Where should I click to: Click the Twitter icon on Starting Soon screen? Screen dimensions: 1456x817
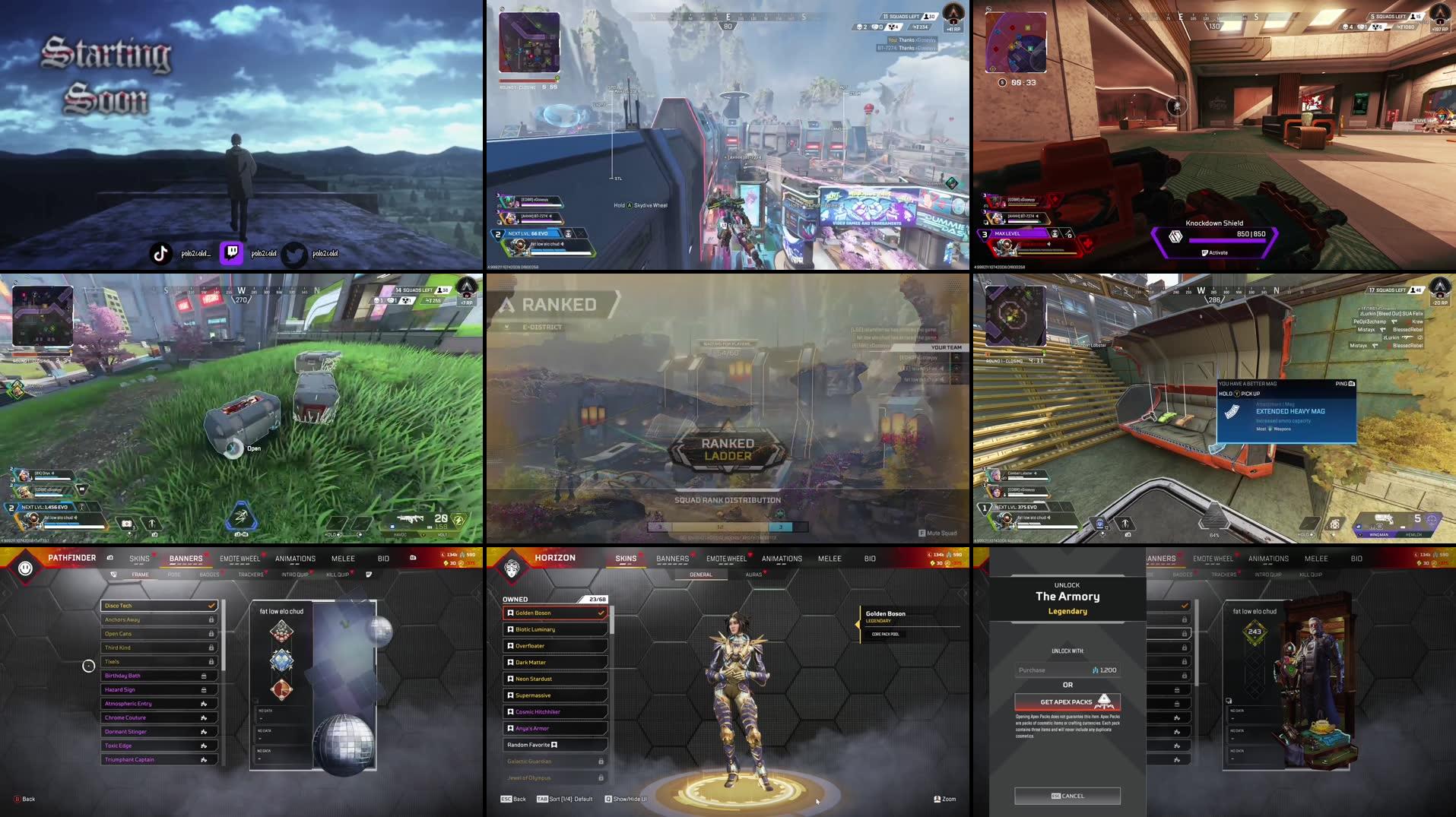[292, 253]
